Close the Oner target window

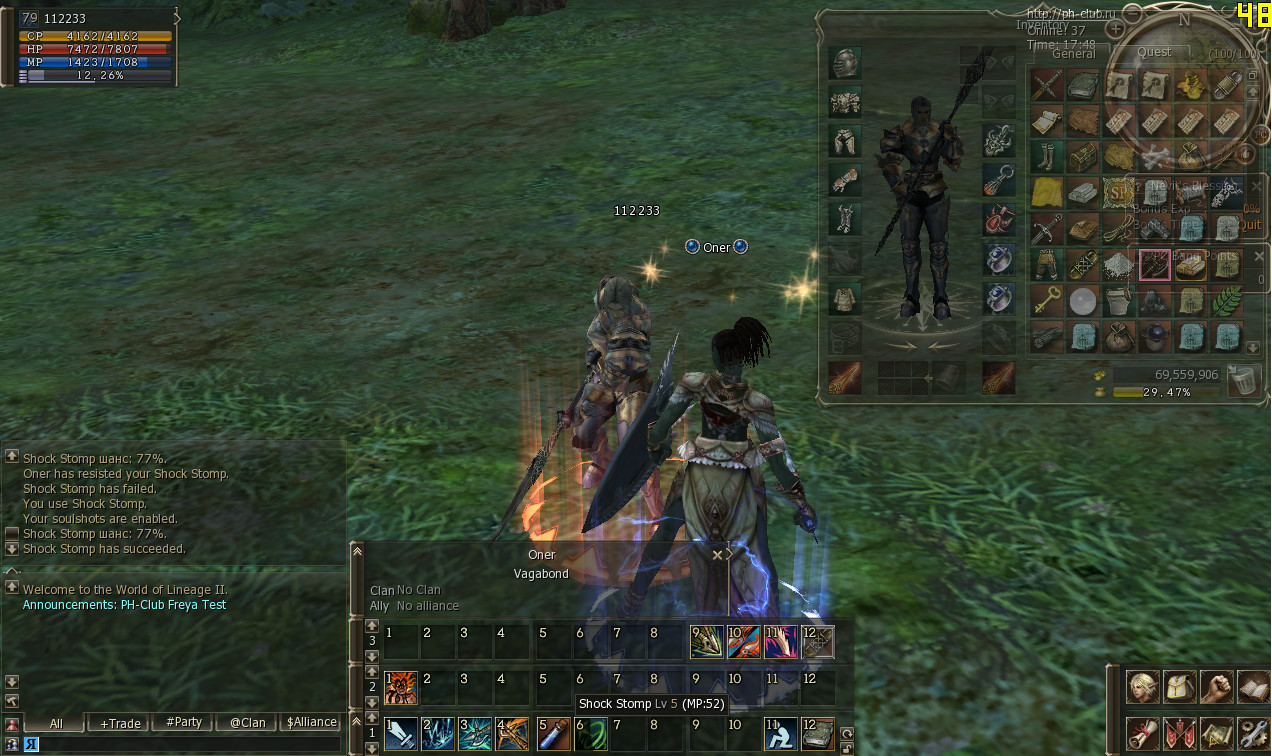pyautogui.click(x=717, y=555)
